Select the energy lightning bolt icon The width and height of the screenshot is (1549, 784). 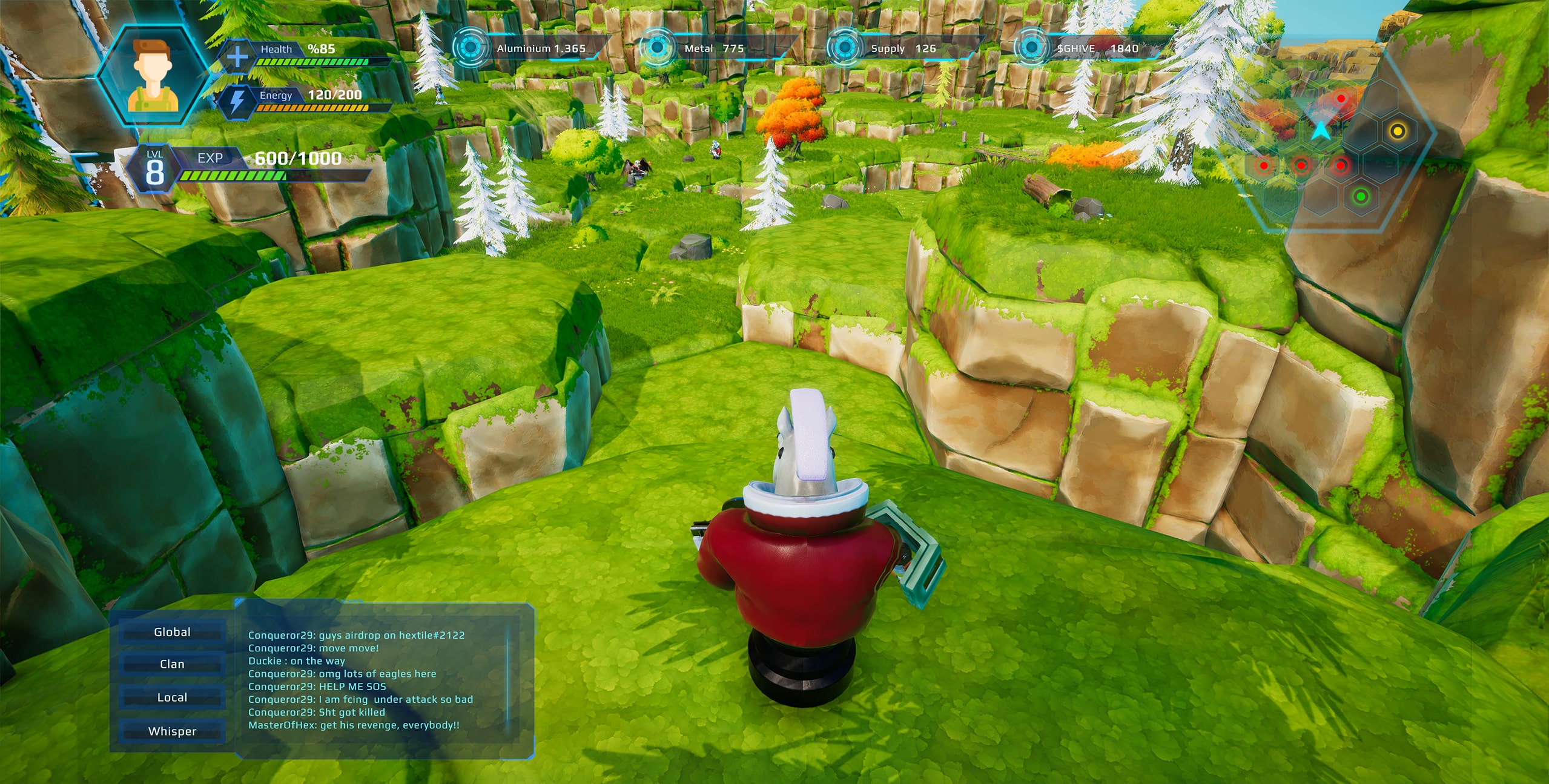tap(237, 102)
